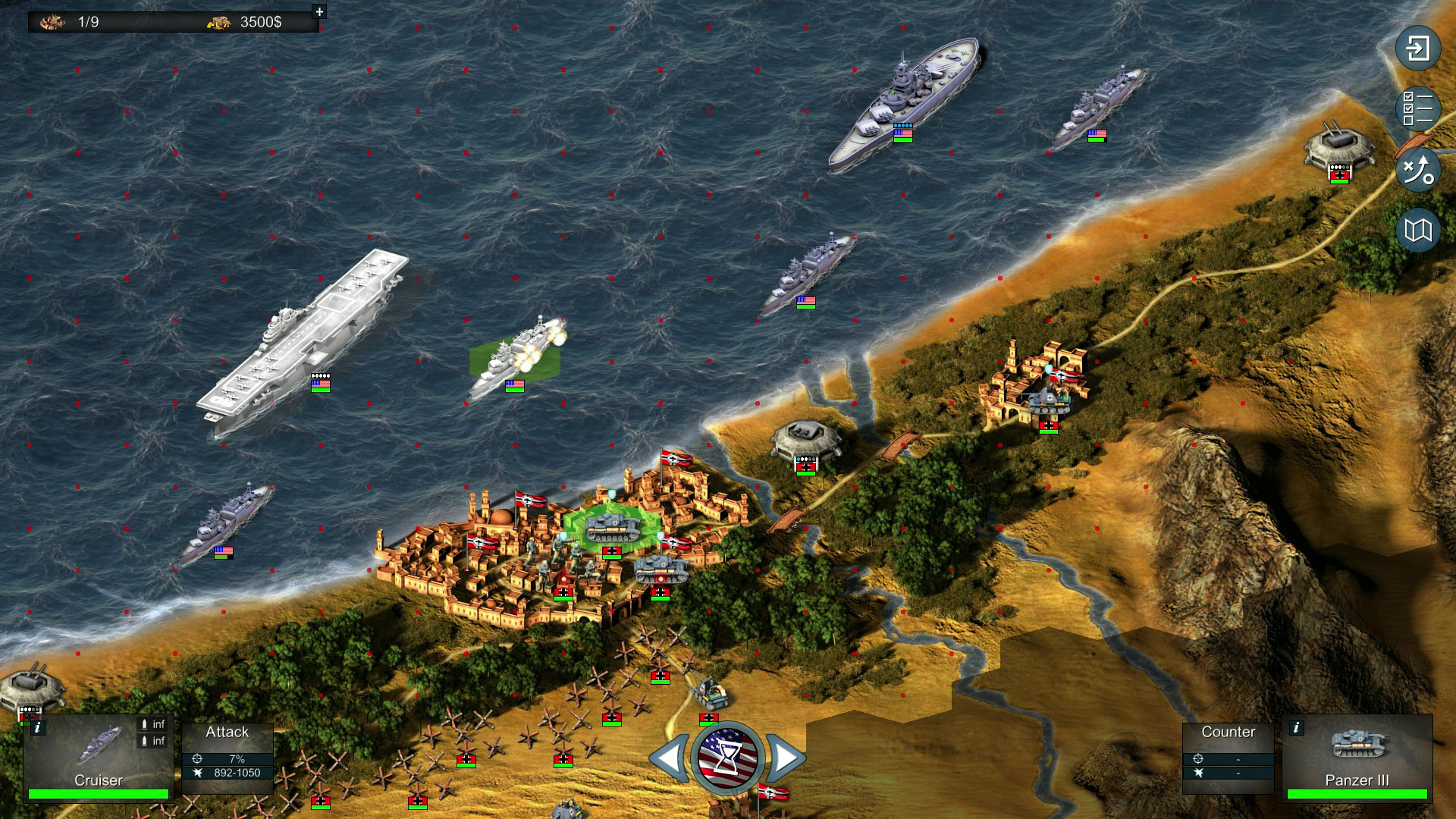The image size is (1456, 819).
Task: Open the exit menu icon
Action: click(x=1417, y=49)
